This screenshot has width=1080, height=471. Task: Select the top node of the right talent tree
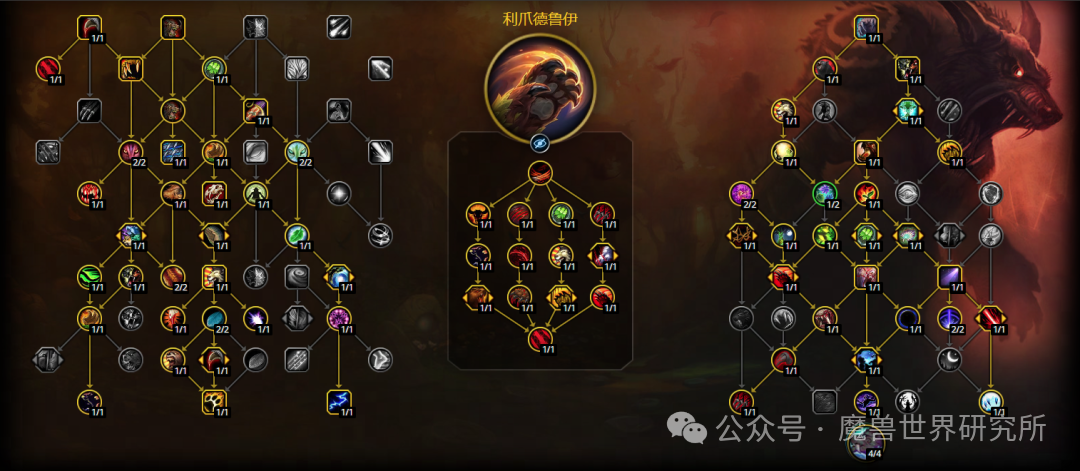(866, 27)
